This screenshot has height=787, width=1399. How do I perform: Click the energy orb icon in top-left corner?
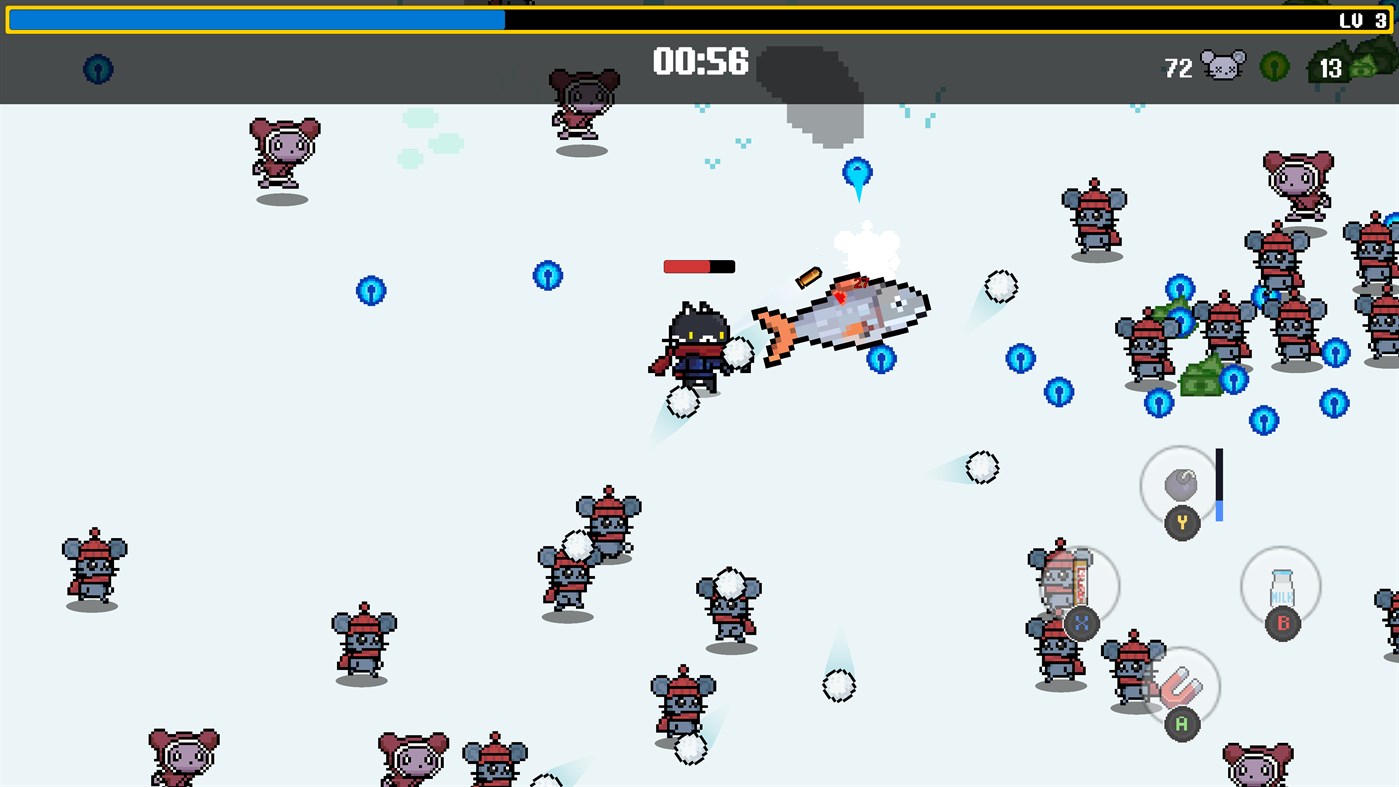coord(97,70)
